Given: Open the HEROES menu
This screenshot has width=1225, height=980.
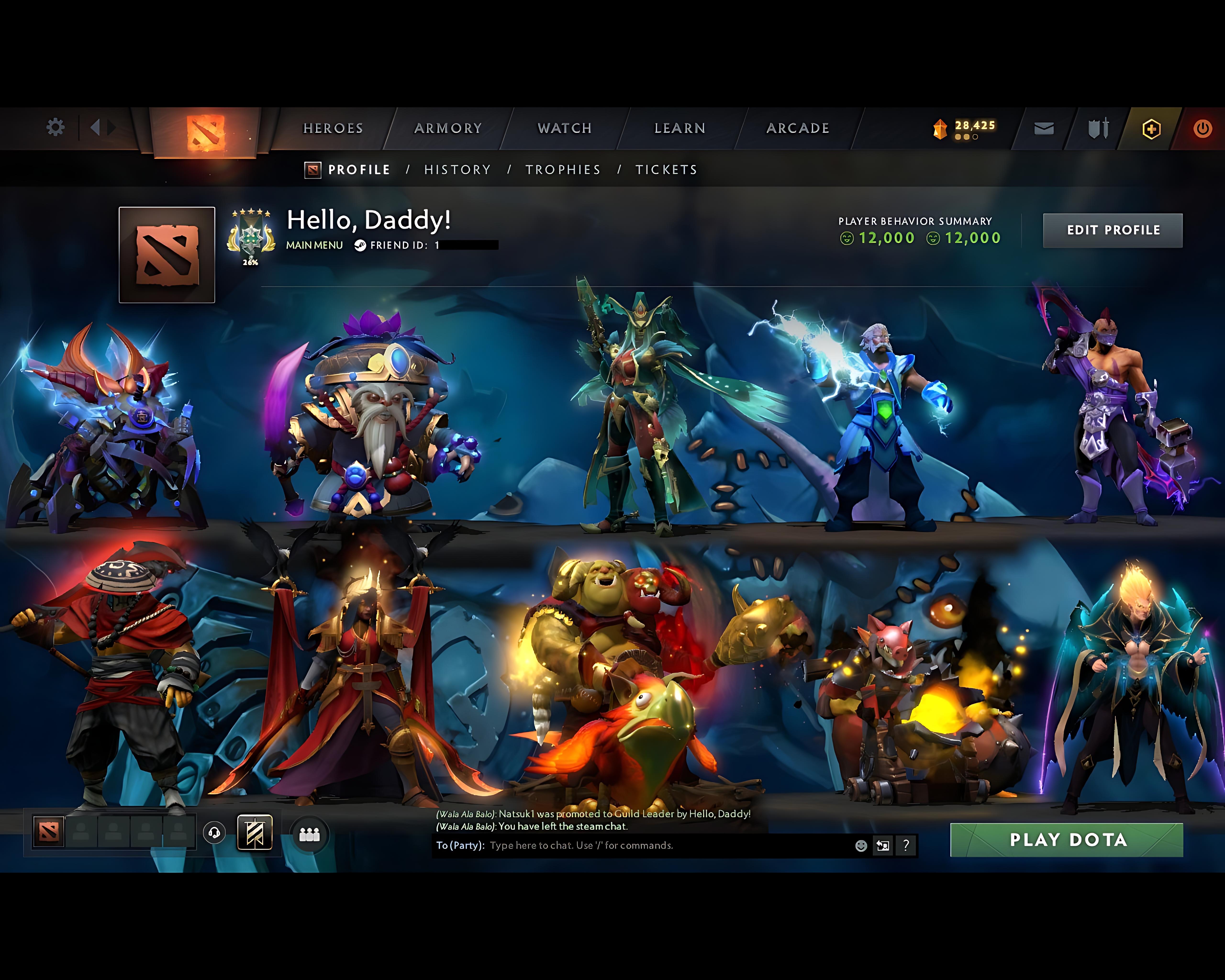Looking at the screenshot, I should 333,128.
